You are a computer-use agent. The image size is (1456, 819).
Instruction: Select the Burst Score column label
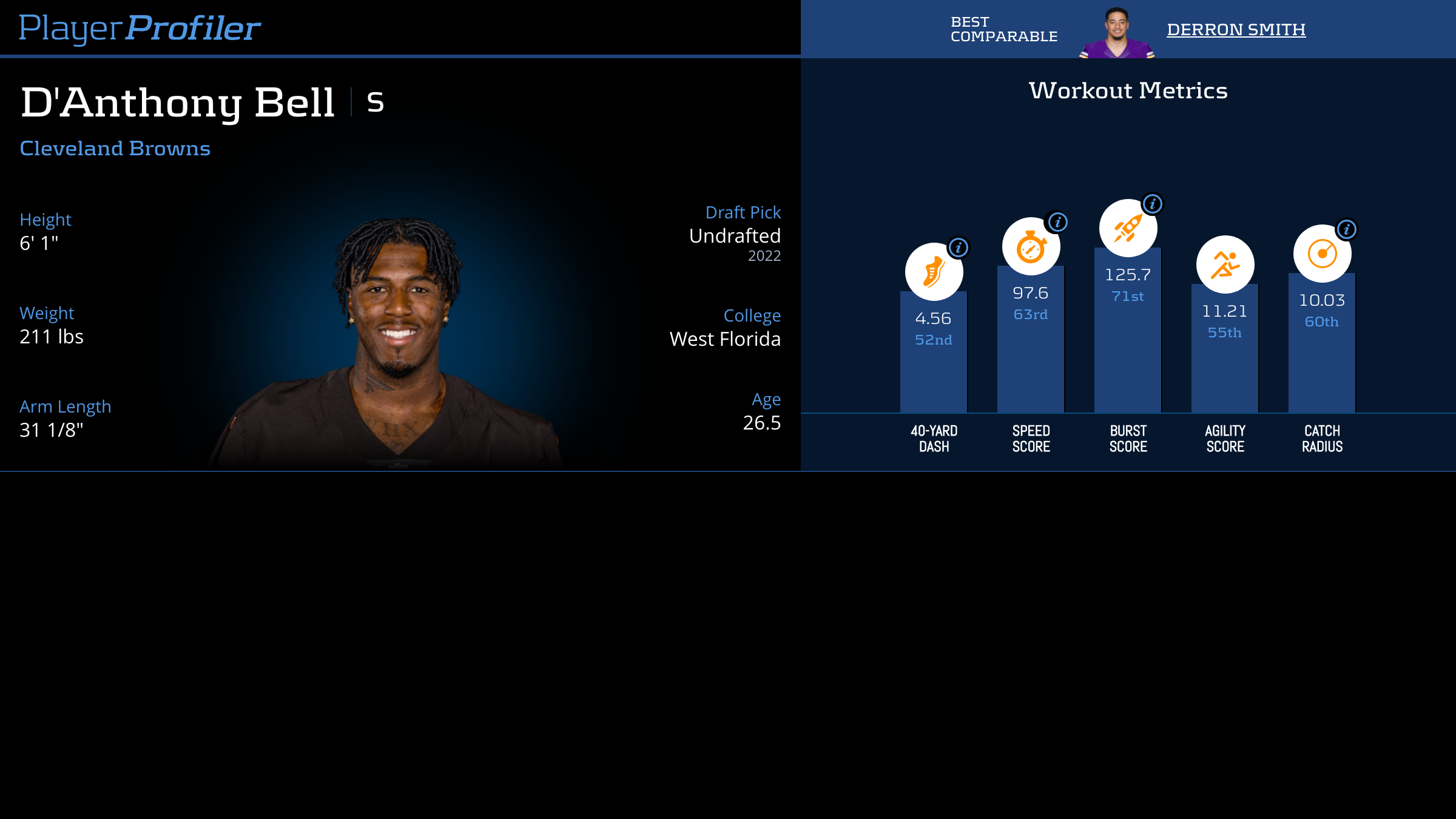coord(1127,438)
